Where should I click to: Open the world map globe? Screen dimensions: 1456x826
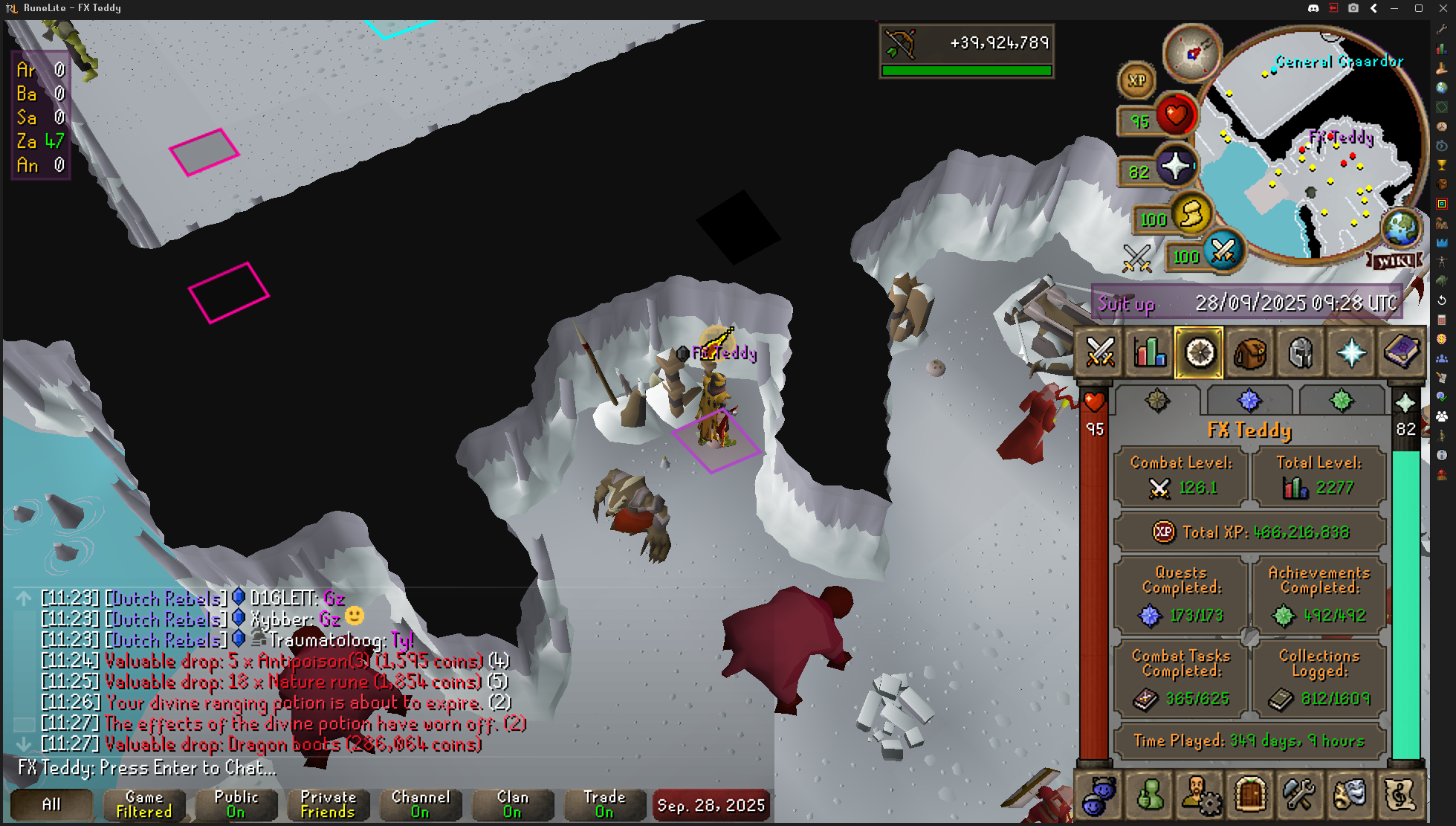coord(1401,227)
